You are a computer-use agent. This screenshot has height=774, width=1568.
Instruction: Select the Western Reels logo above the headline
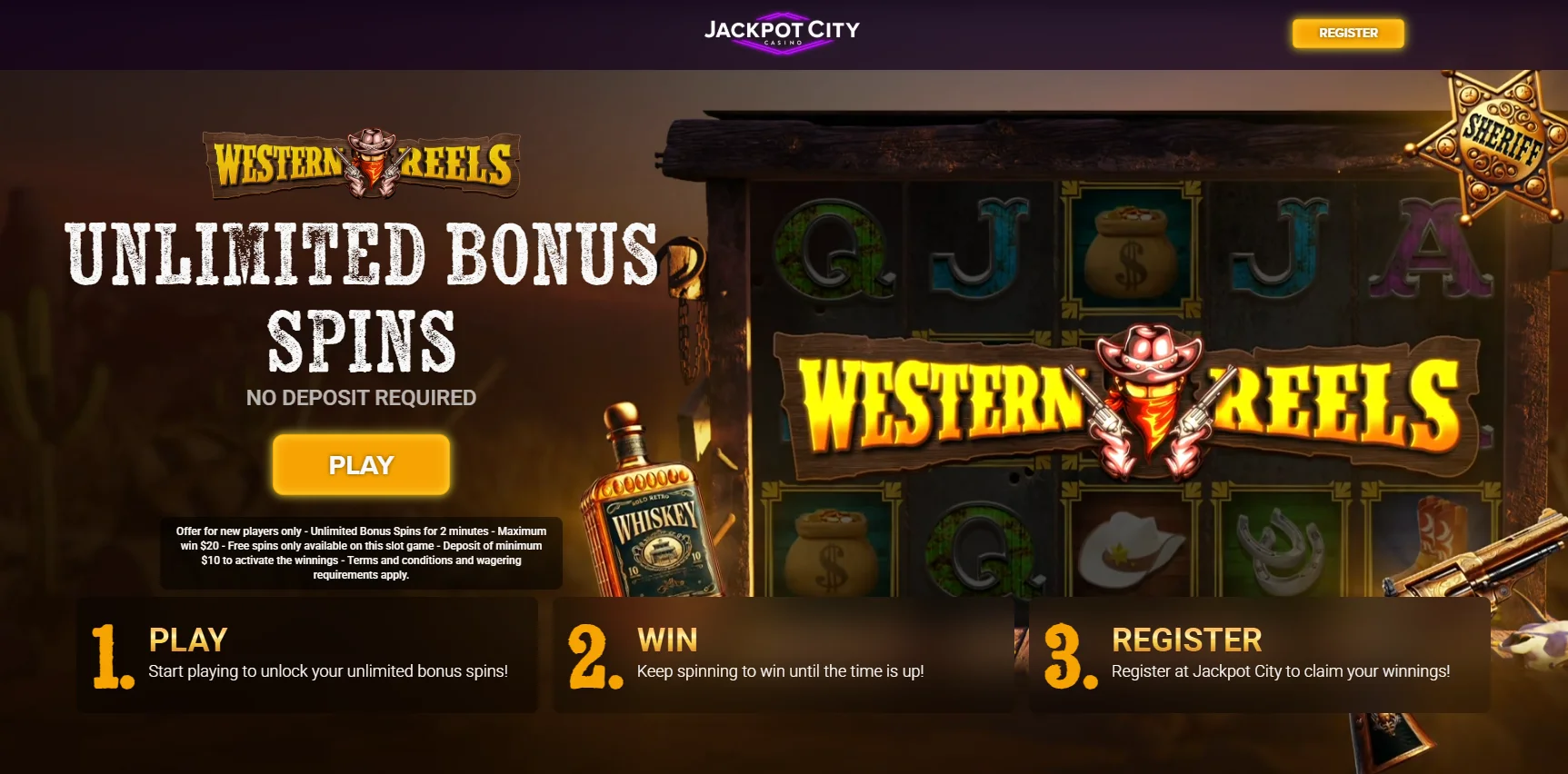[x=359, y=164]
